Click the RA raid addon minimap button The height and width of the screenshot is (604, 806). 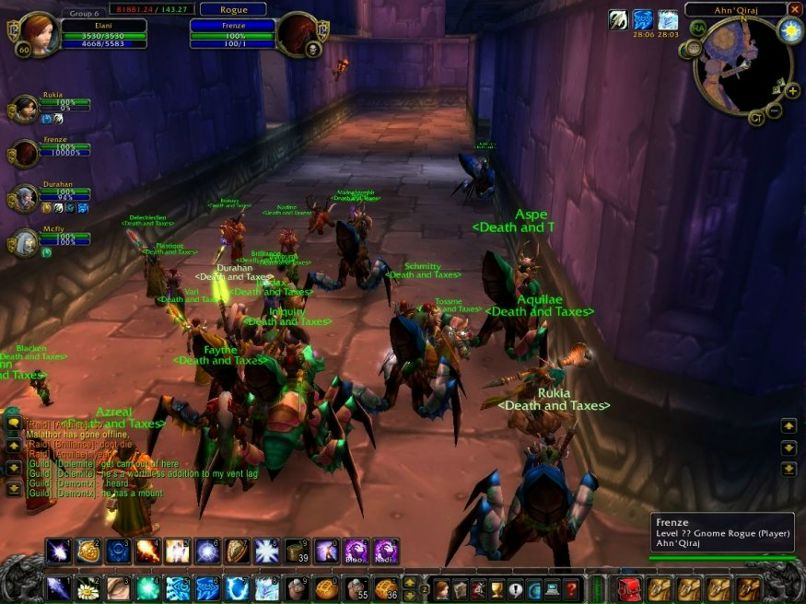point(698,27)
